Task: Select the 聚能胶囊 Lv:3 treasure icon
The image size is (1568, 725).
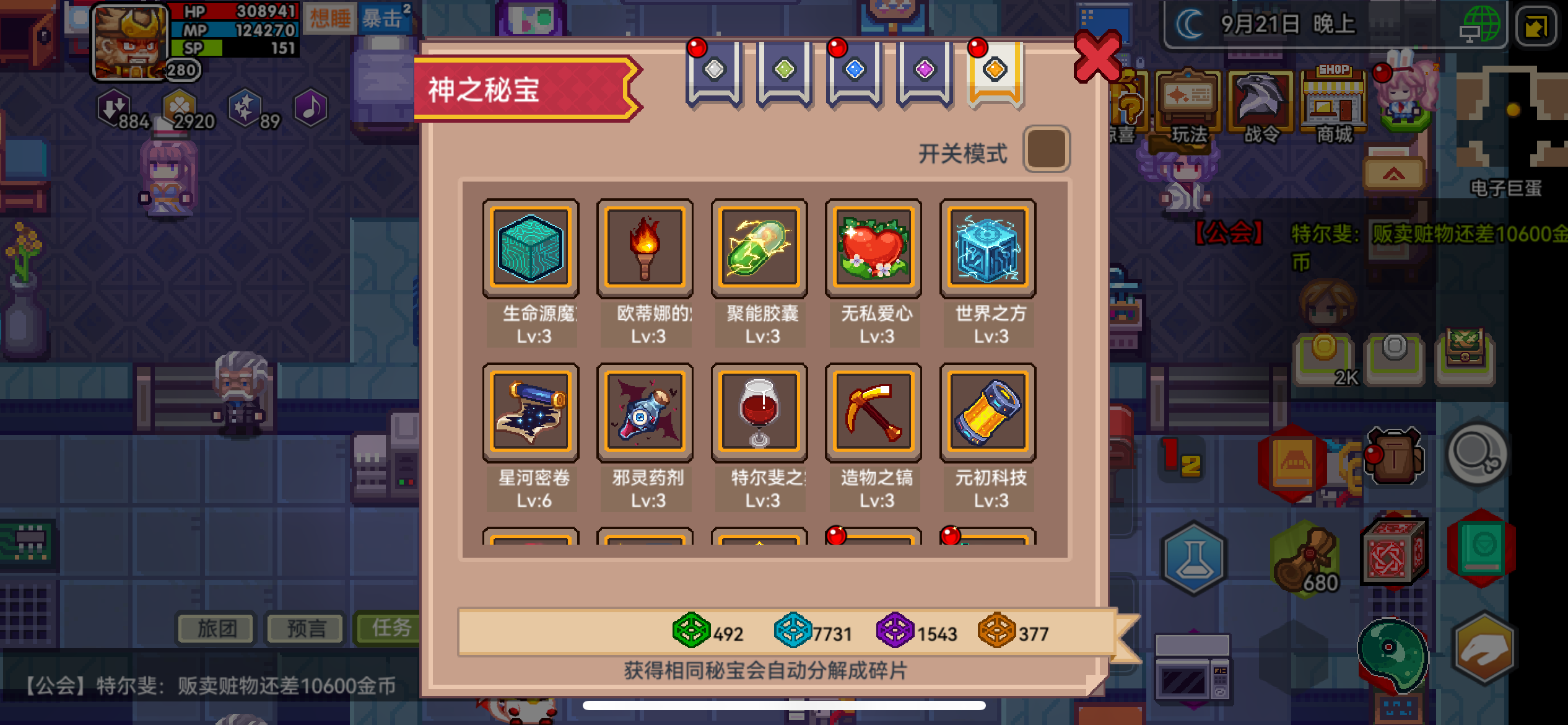Action: [x=759, y=247]
